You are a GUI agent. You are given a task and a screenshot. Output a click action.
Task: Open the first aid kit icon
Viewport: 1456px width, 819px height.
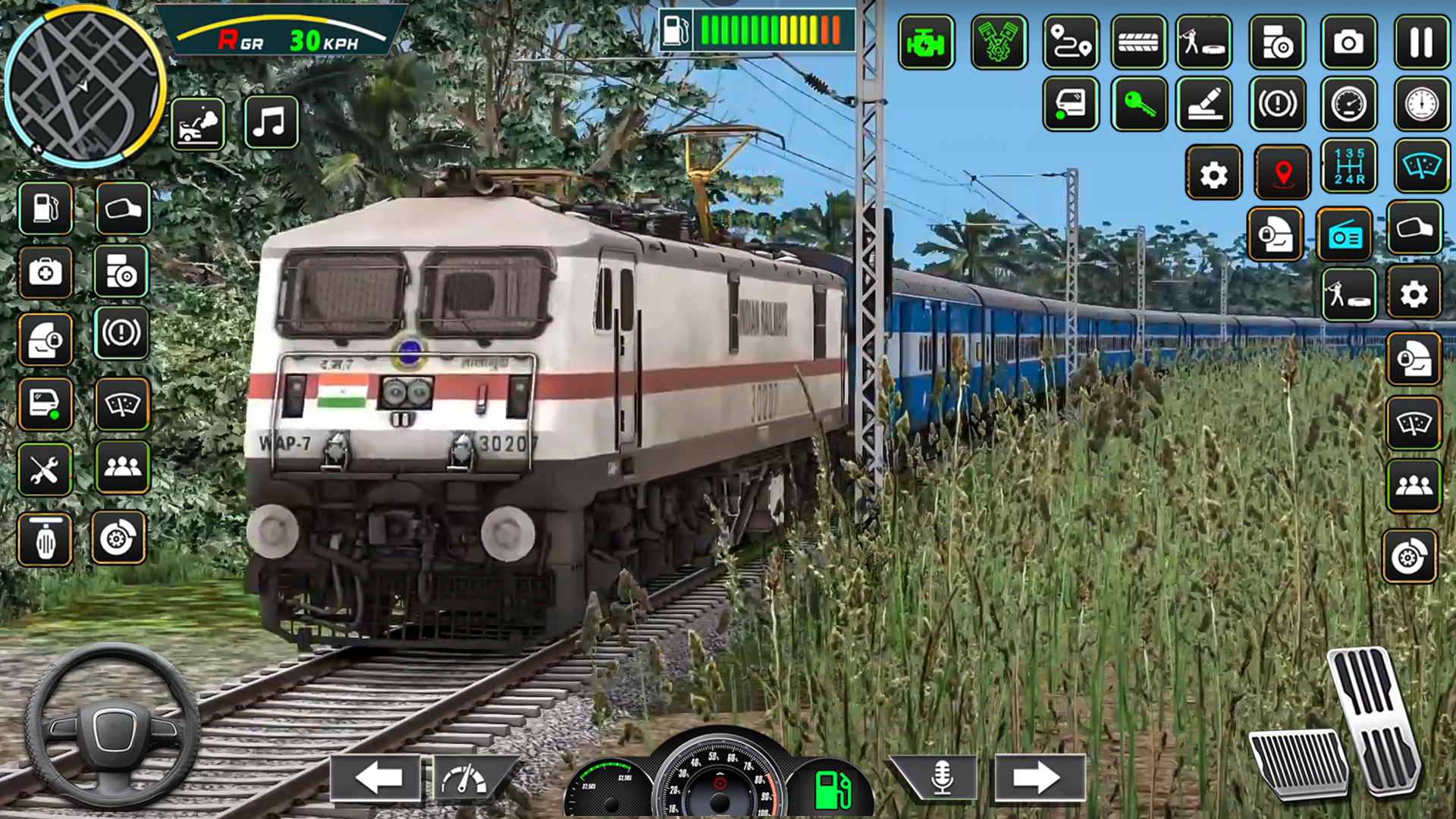pyautogui.click(x=45, y=274)
